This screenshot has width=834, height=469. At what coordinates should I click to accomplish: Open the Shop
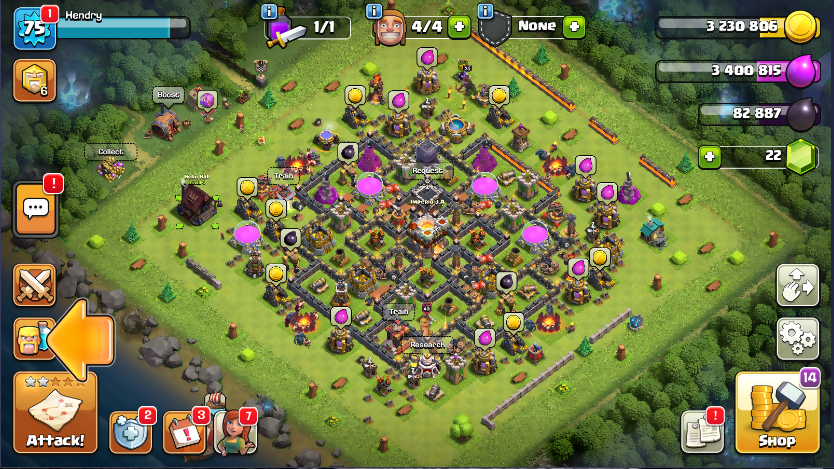[776, 412]
